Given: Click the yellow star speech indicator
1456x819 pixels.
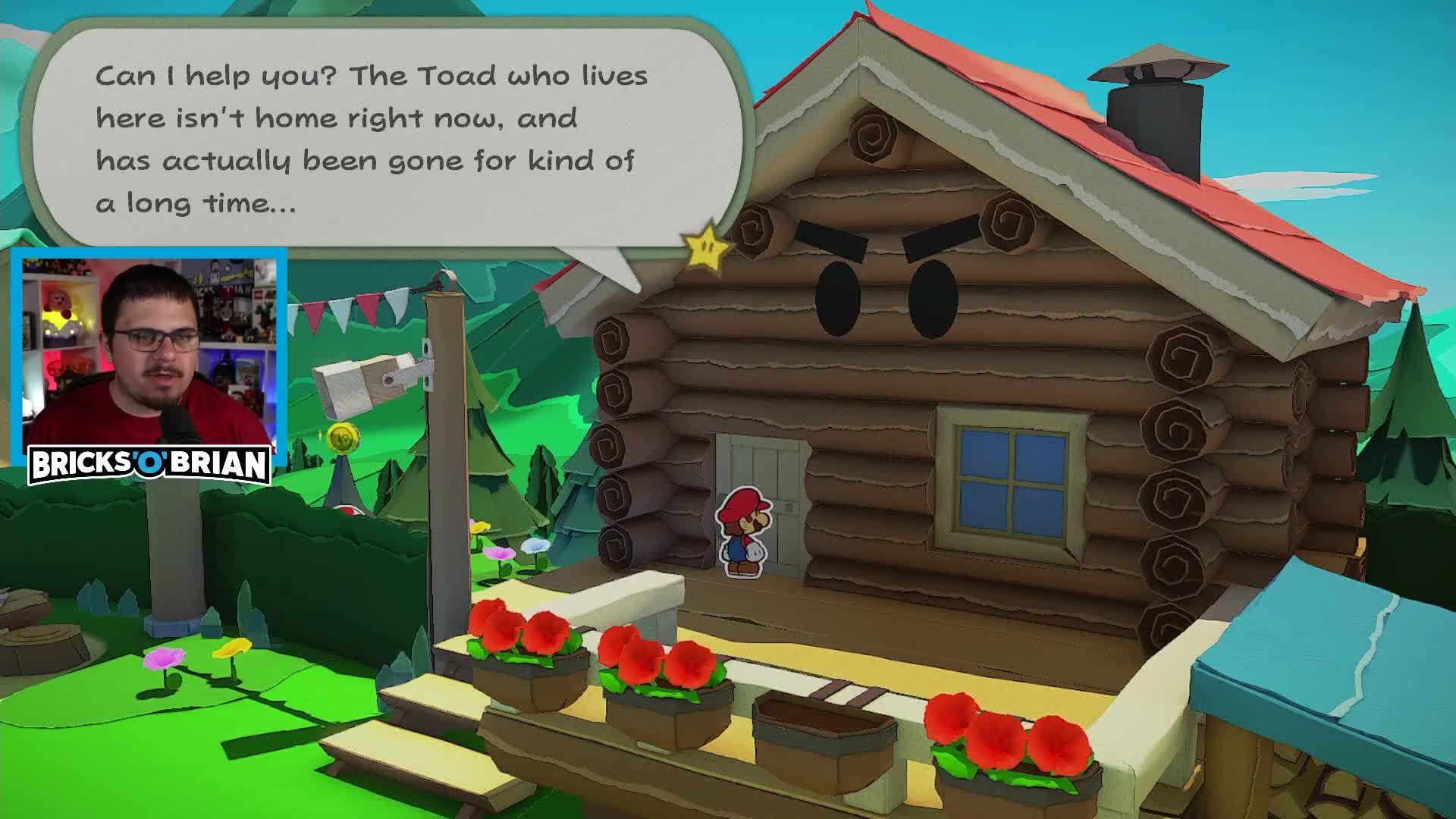Looking at the screenshot, I should pos(705,250).
